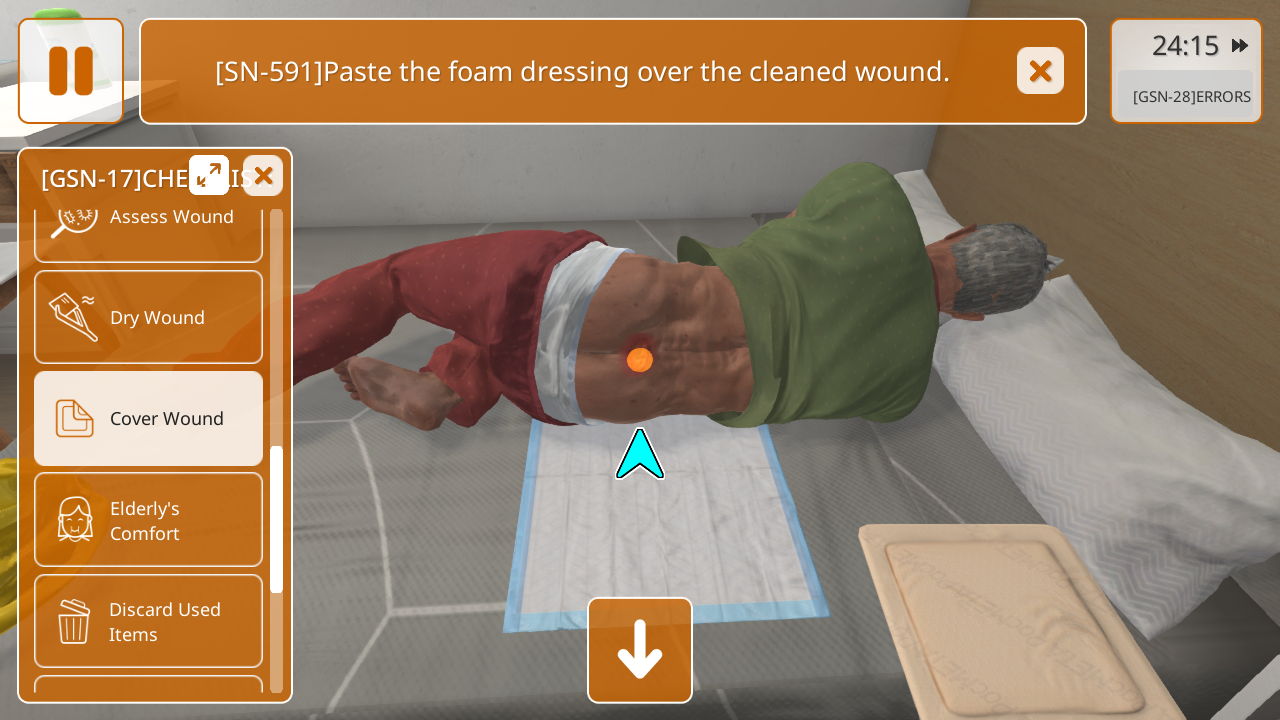
Task: Select the Elderly's Comfort step
Action: 148,520
